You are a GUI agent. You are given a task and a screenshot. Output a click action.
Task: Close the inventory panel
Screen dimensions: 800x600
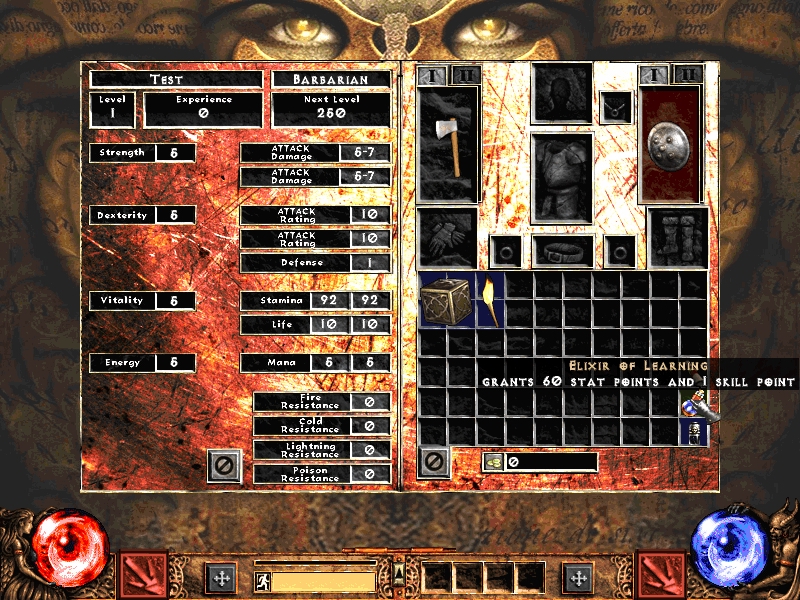(x=434, y=461)
